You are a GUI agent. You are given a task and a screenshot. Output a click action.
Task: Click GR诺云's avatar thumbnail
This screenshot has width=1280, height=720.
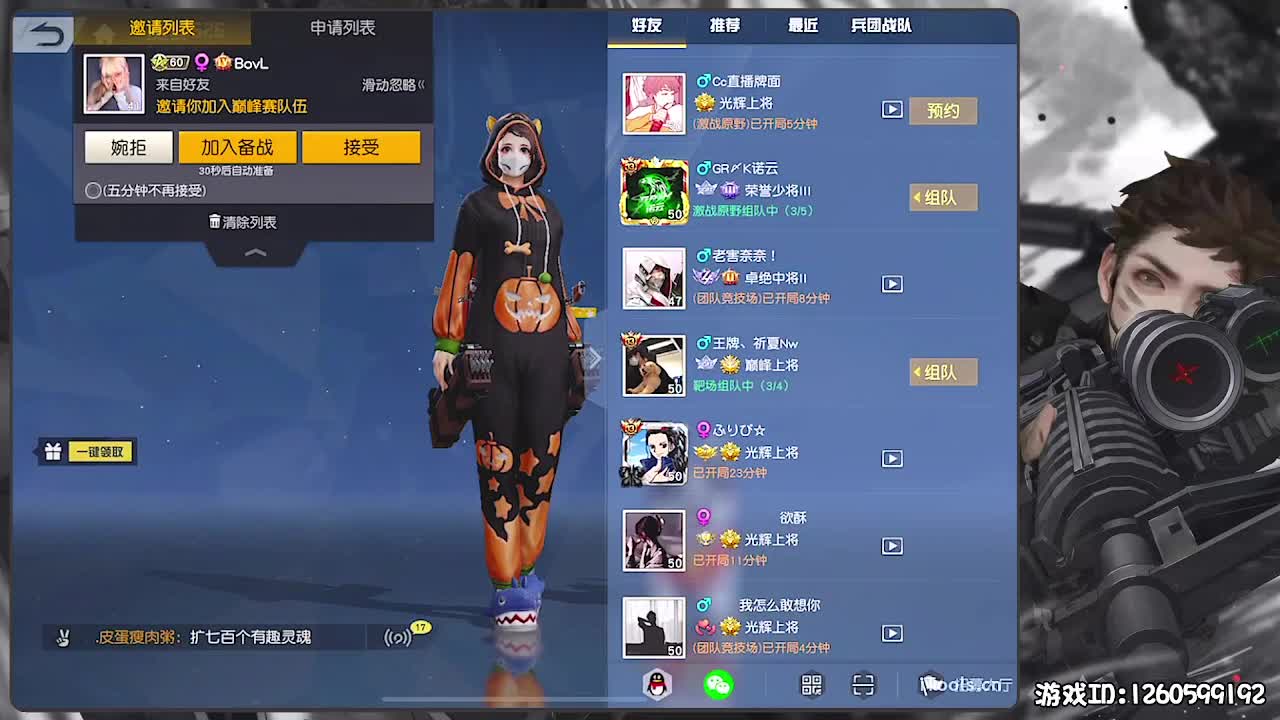pyautogui.click(x=653, y=191)
